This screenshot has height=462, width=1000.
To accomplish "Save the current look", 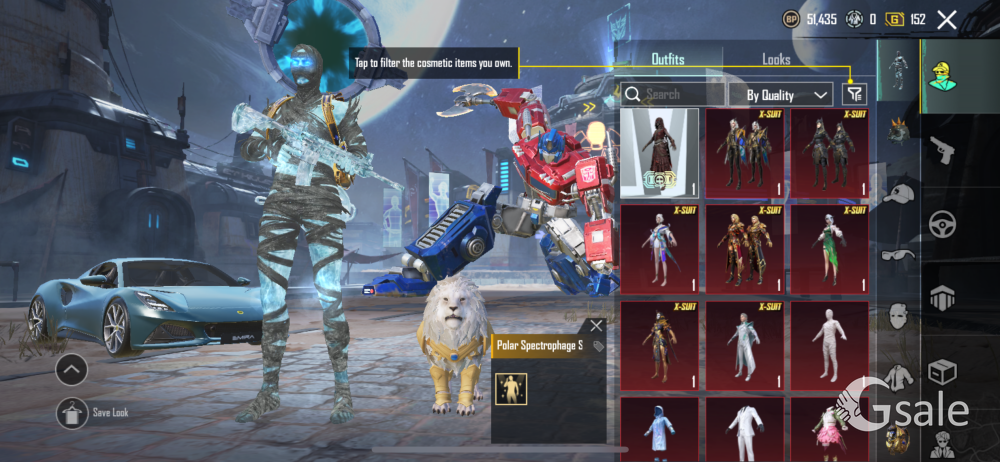I will pos(72,411).
